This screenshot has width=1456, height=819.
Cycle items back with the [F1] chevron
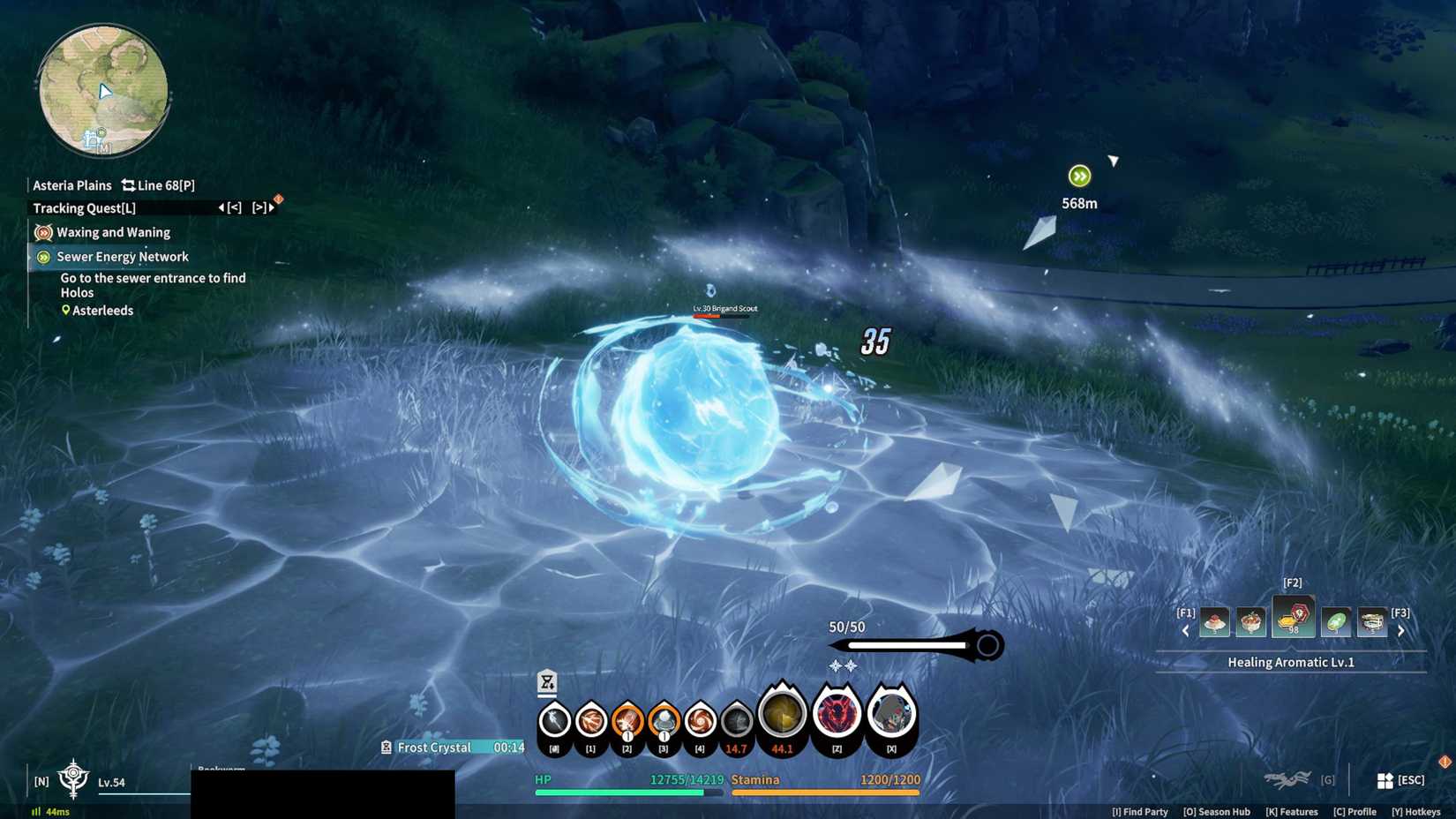point(1185,630)
